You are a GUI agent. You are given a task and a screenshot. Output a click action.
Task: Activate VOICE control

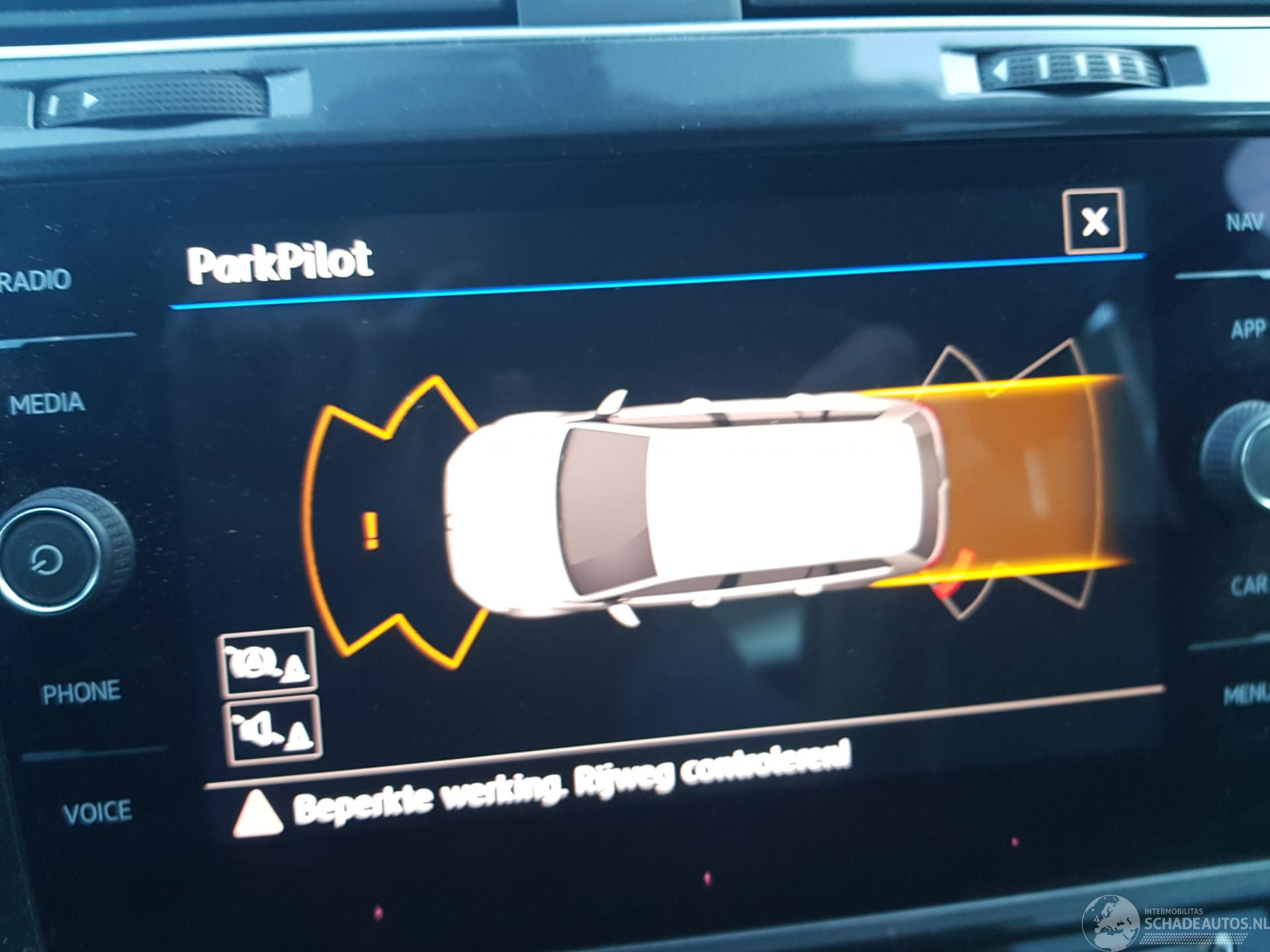pos(97,812)
